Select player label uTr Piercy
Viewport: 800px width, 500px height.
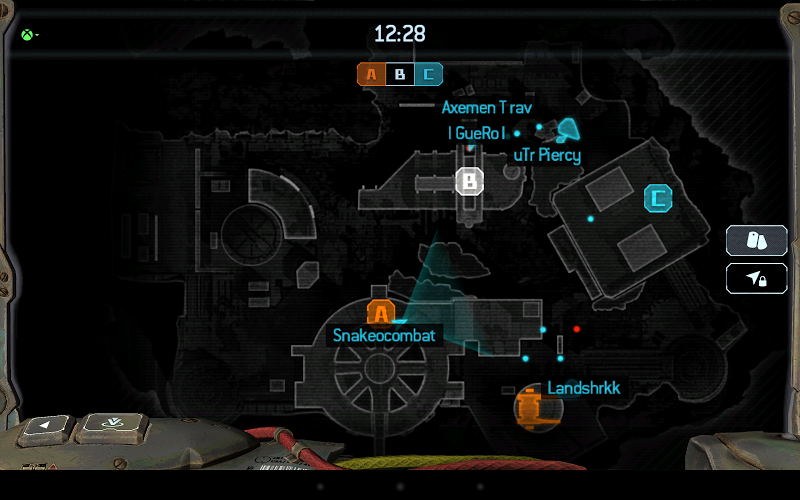coord(547,155)
